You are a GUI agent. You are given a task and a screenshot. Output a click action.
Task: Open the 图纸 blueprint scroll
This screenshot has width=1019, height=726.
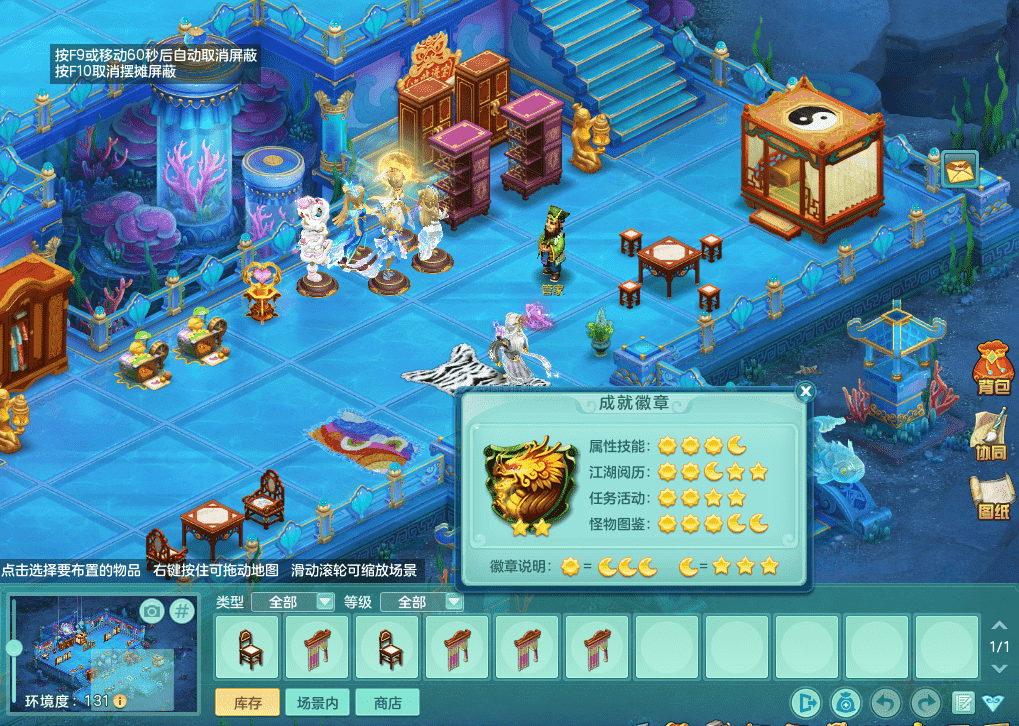coord(992,497)
